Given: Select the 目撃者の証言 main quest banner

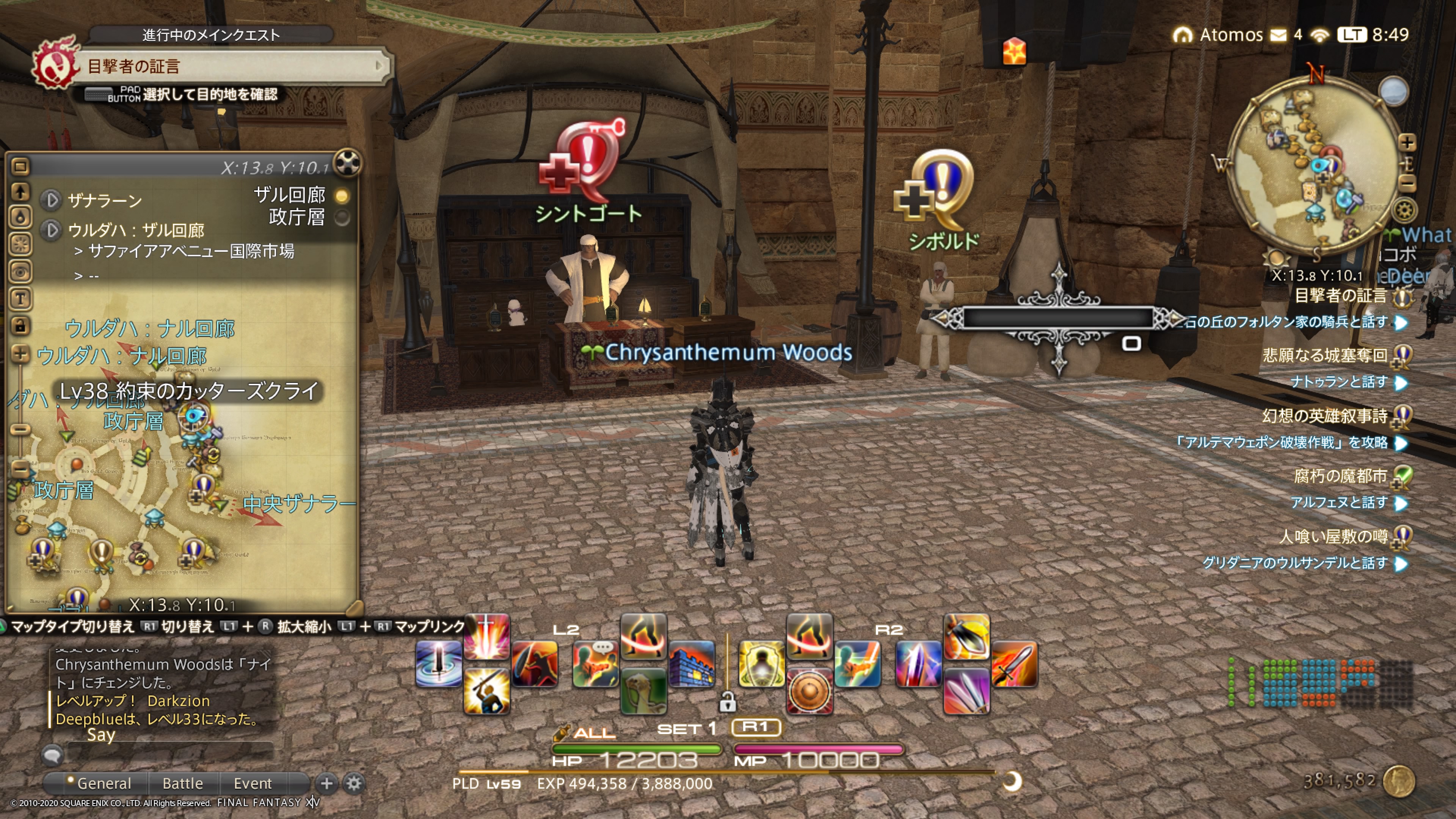Looking at the screenshot, I should [x=226, y=66].
